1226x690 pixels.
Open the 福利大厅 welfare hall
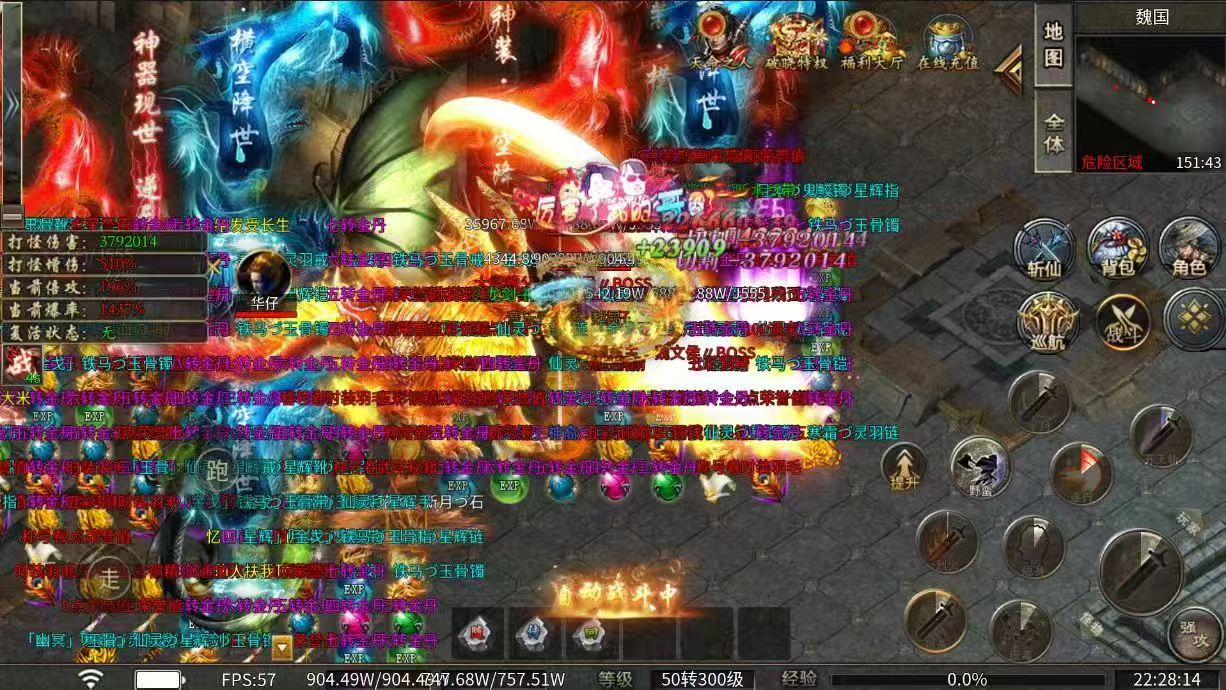point(868,40)
